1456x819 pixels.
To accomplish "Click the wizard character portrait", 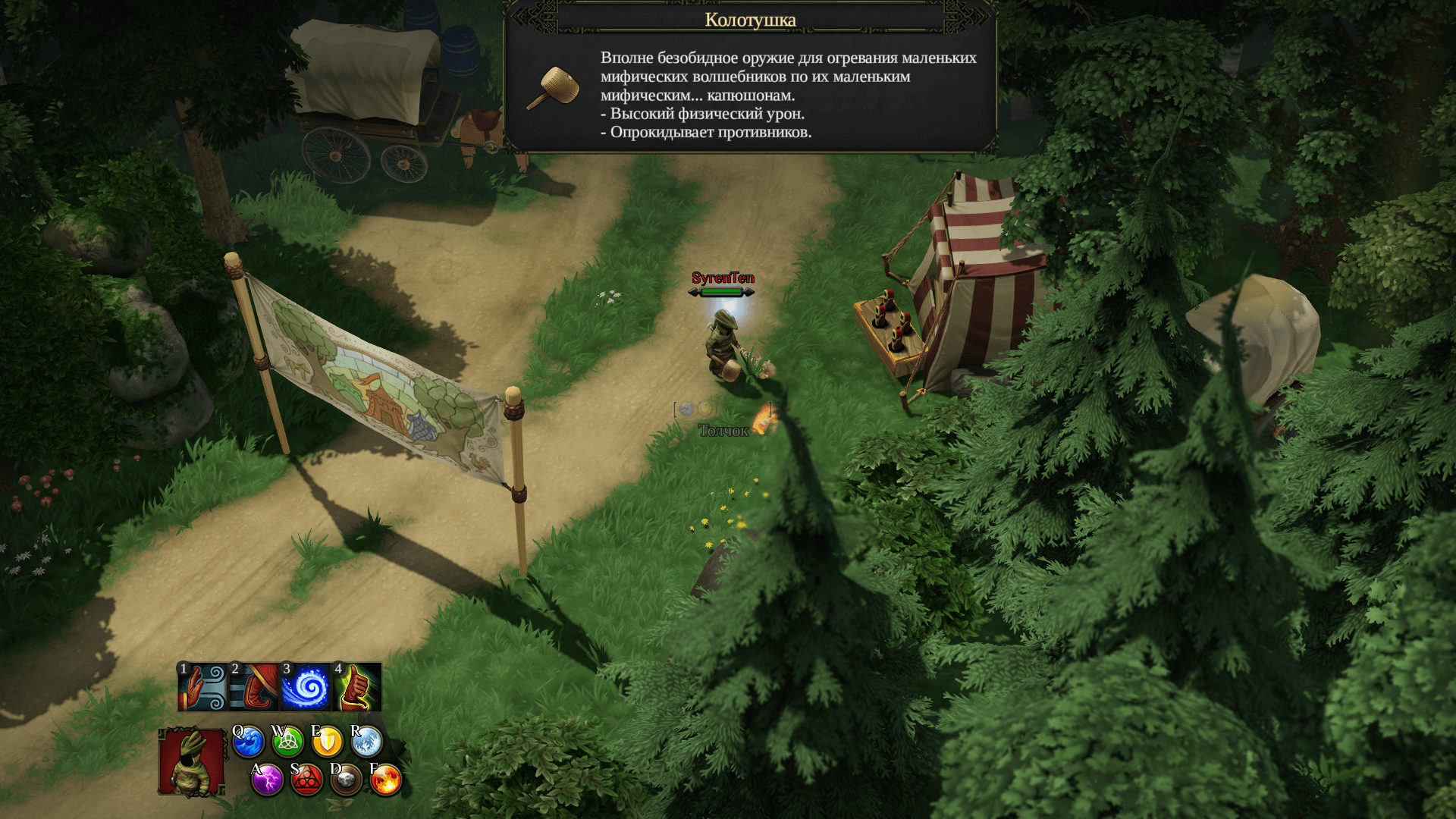I will [191, 762].
